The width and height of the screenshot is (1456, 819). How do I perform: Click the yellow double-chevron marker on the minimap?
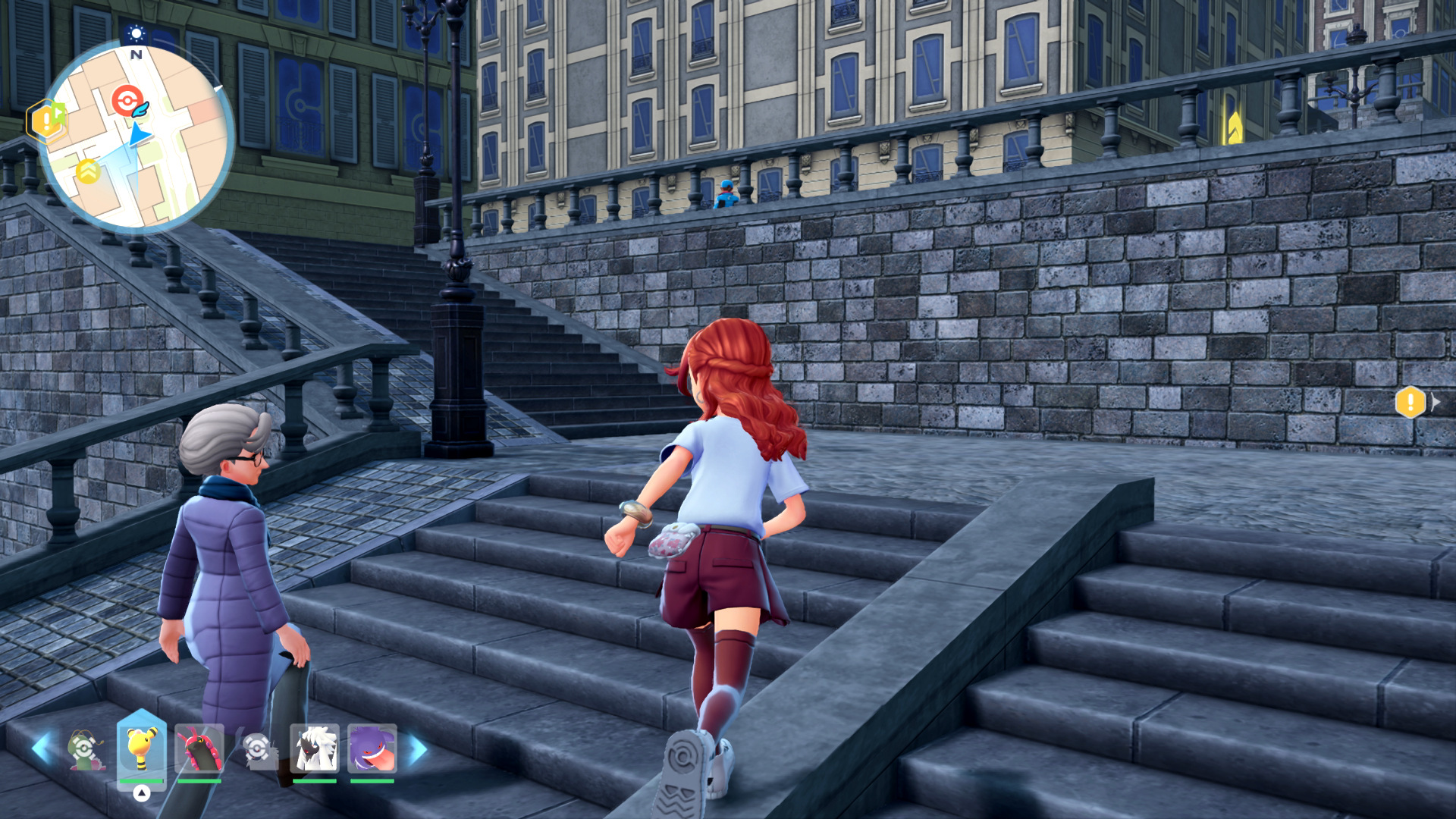coord(88,171)
